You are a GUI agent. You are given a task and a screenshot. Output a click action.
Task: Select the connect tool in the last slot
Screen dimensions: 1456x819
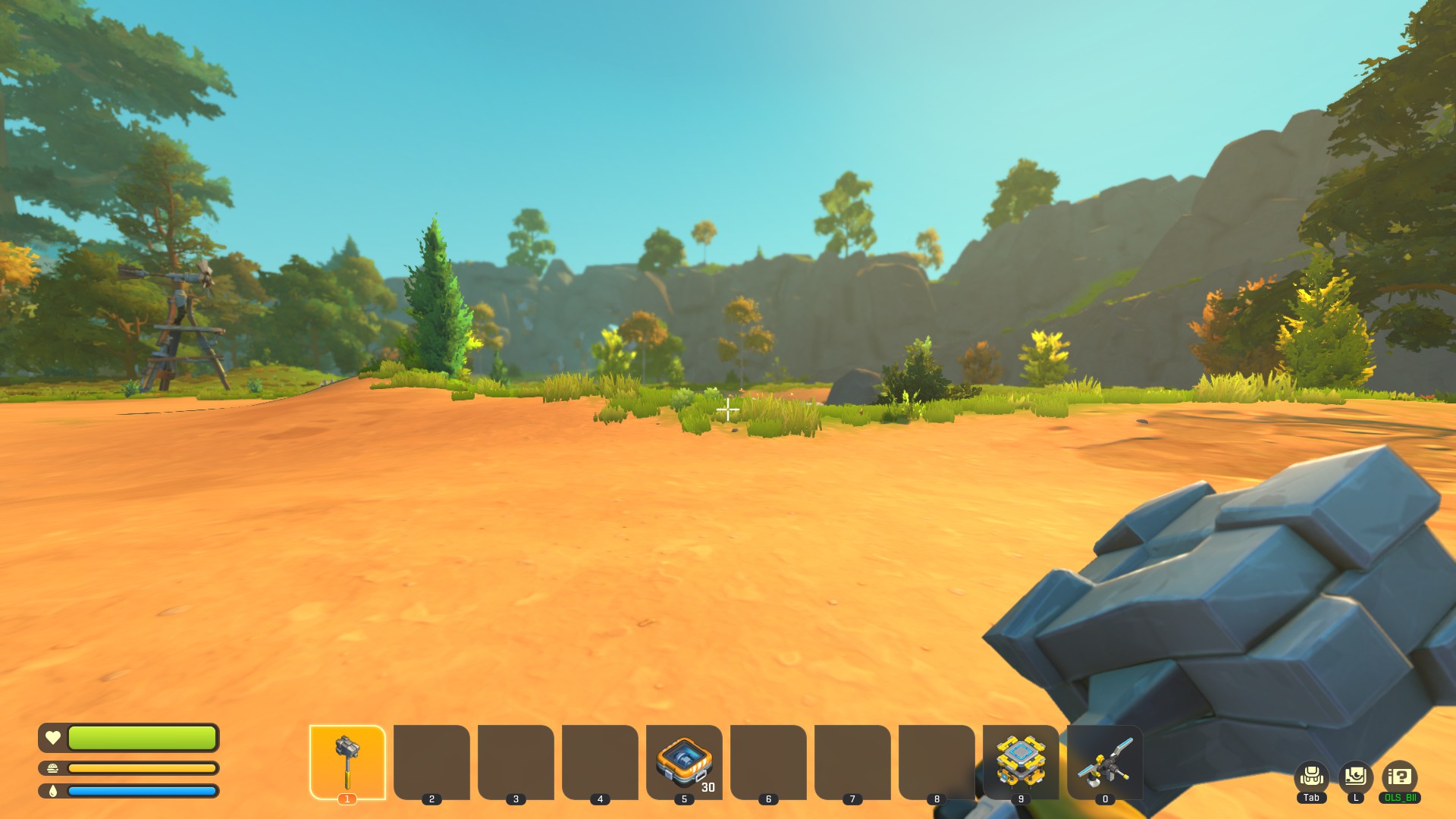tap(1105, 761)
